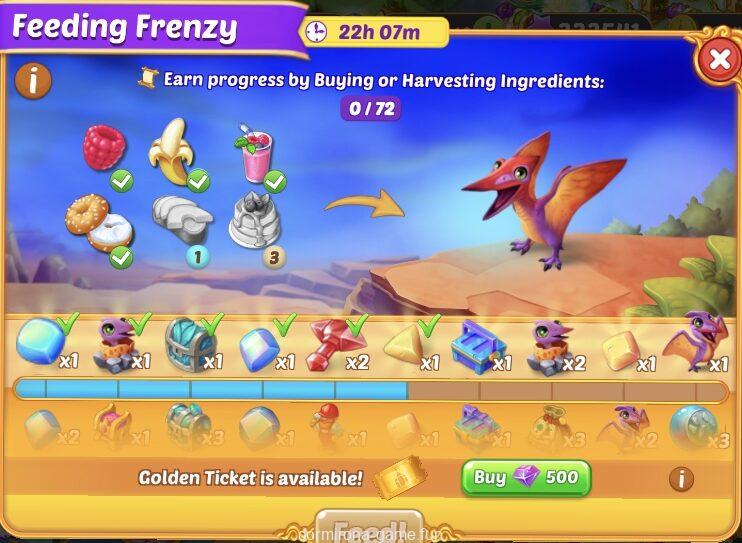Show Golden Ticket info details
Image resolution: width=742 pixels, height=543 pixels.
pos(681,479)
